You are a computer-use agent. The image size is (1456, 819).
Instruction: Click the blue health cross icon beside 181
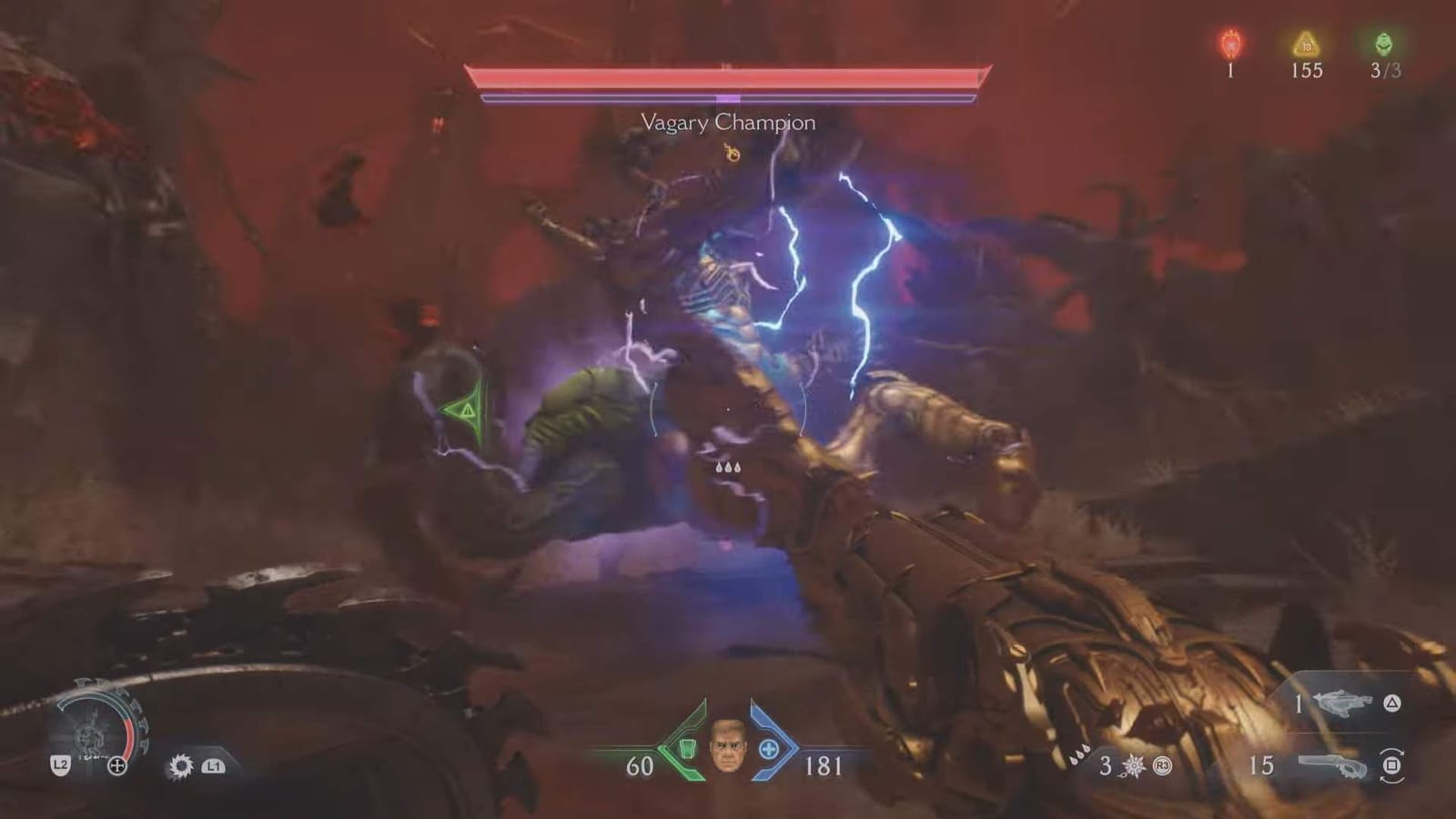pyautogui.click(x=769, y=748)
